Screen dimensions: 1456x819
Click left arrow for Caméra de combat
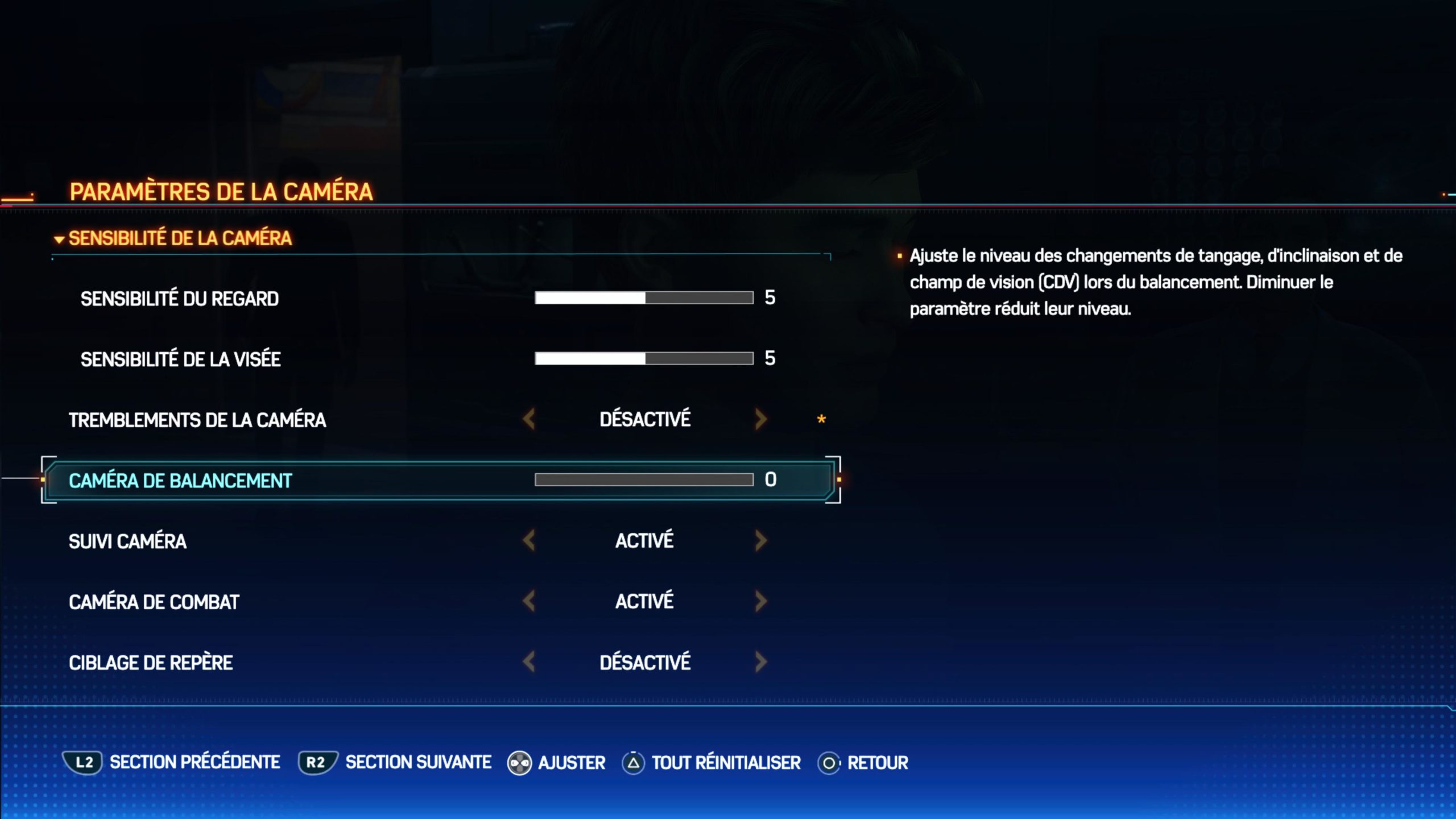pyautogui.click(x=529, y=601)
